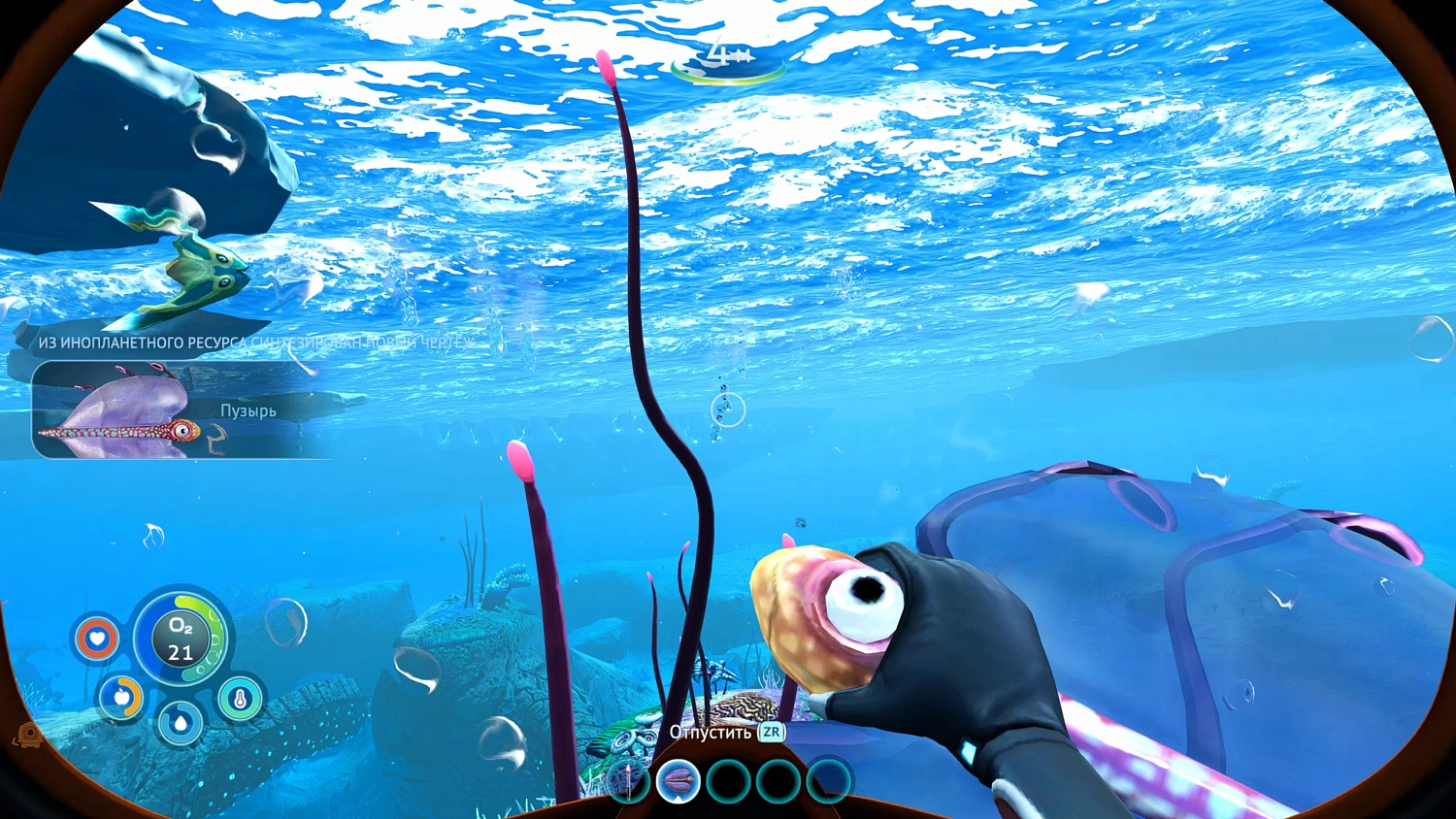Toggle selection to empty quickslot three
Image resolution: width=1456 pixels, height=819 pixels.
(728, 779)
